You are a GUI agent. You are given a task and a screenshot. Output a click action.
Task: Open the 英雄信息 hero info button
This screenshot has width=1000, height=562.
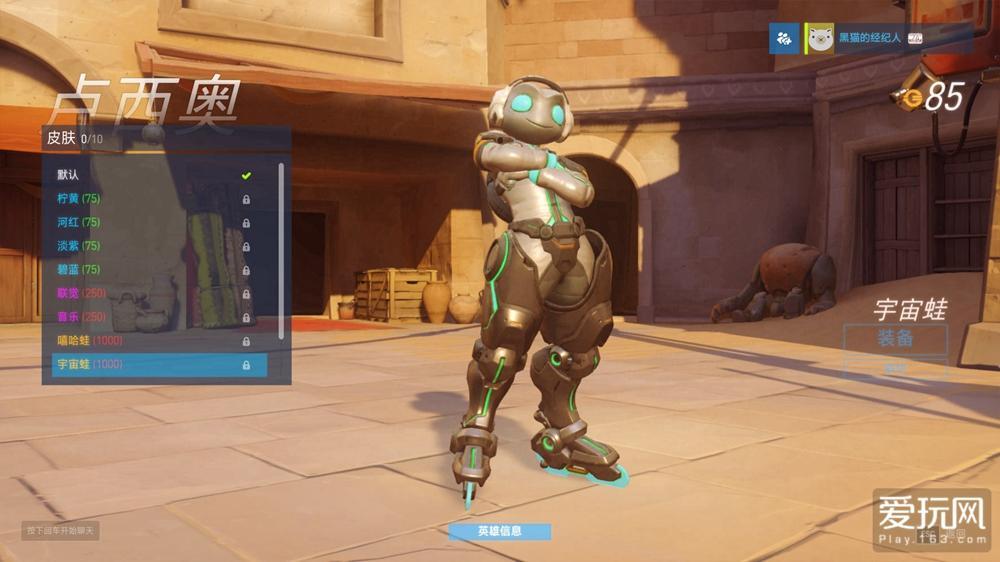coord(499,531)
